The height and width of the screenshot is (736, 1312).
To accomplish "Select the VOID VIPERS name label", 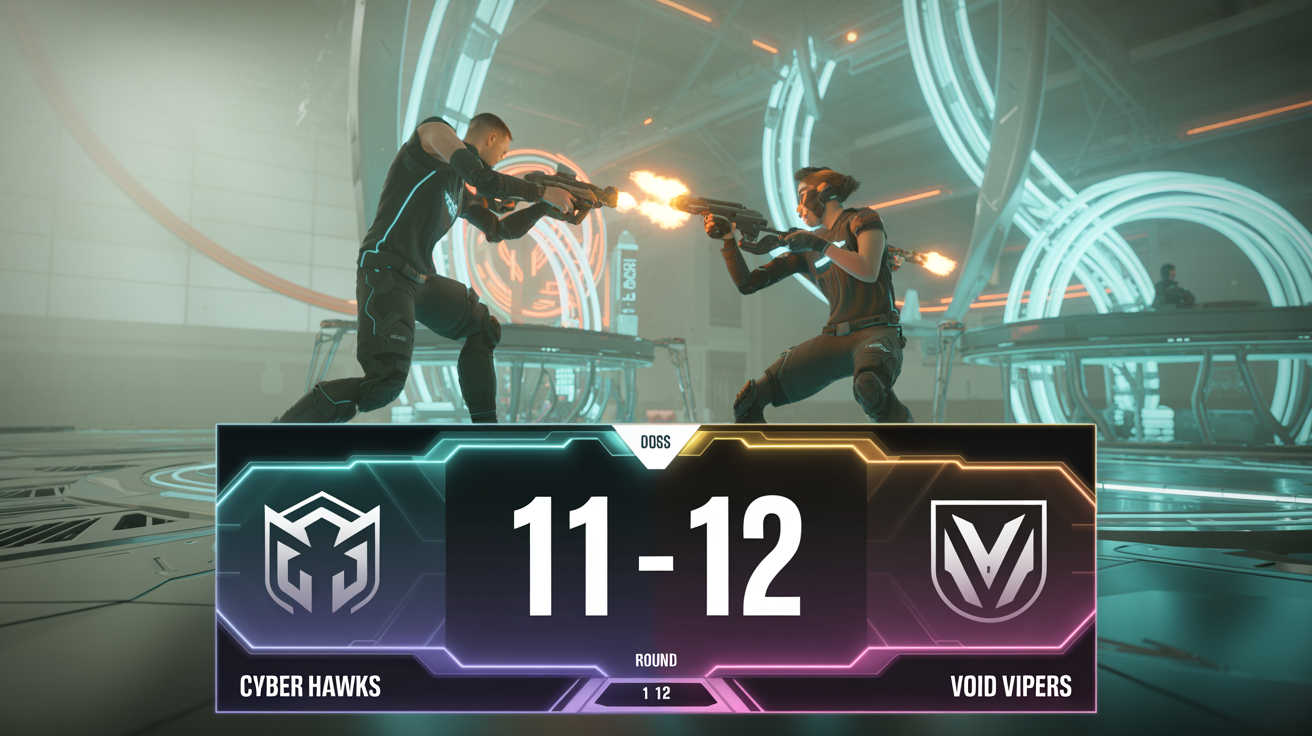I will coord(1010,687).
